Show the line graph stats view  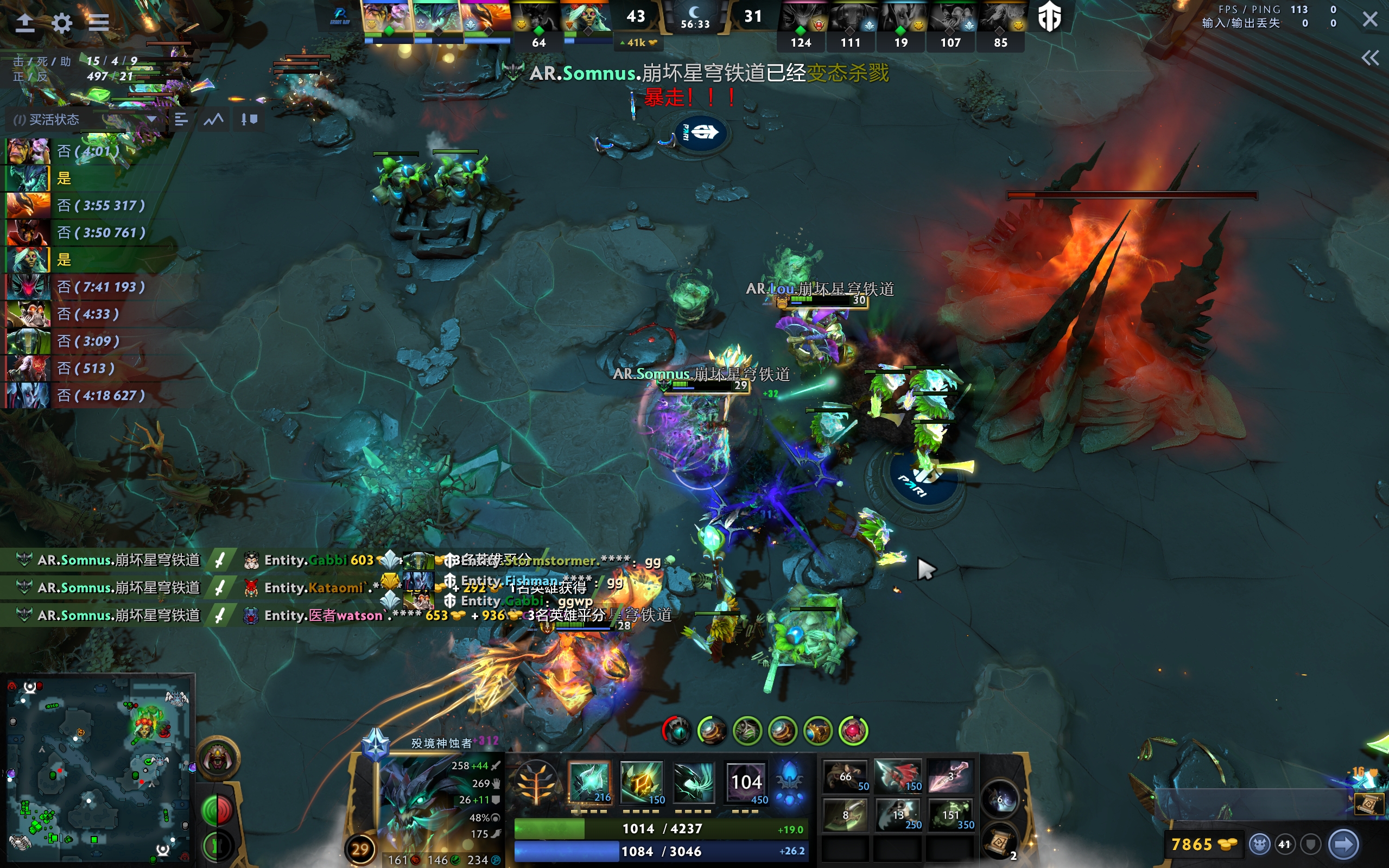214,119
